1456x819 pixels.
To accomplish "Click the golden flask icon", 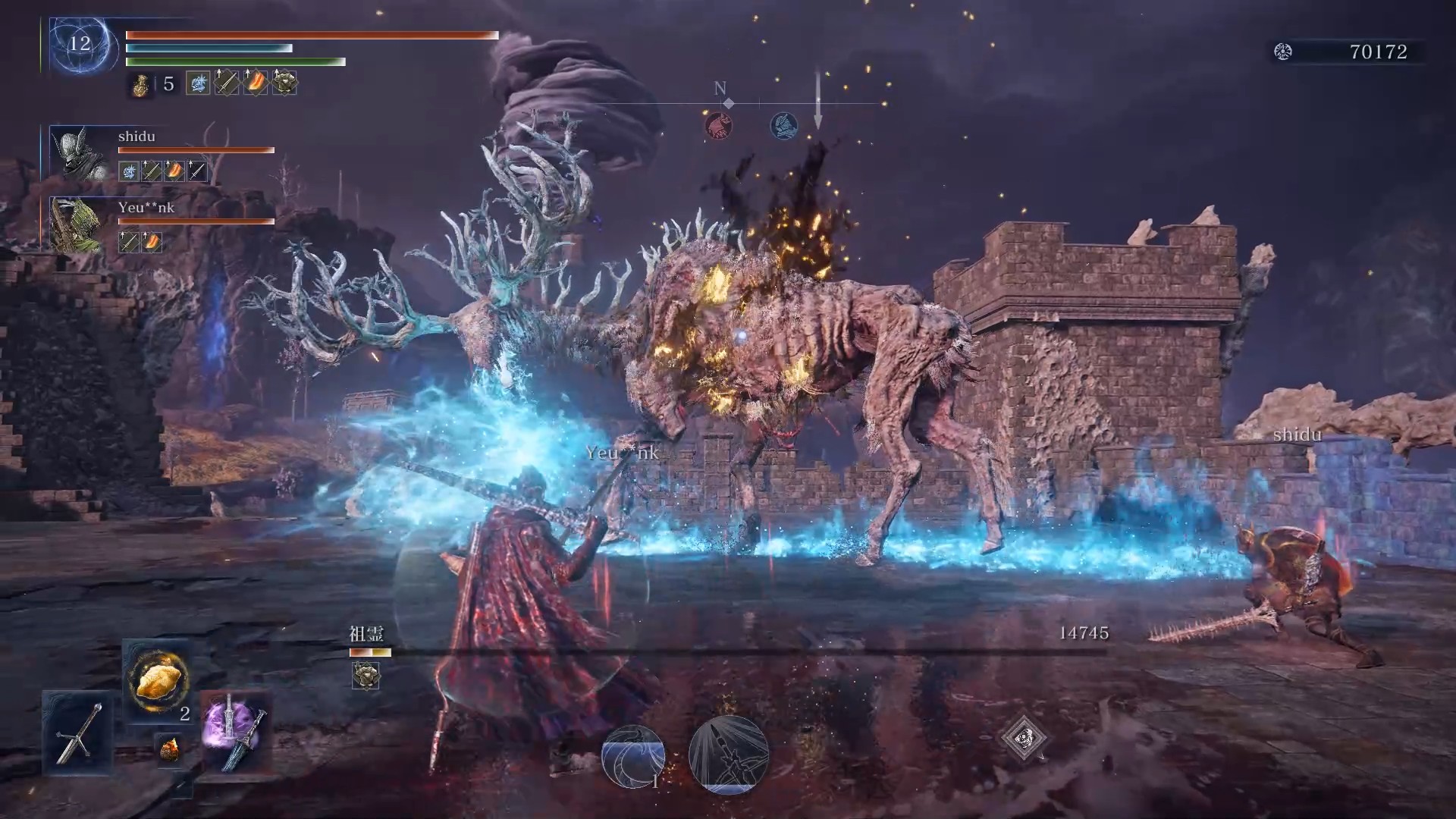I will (140, 83).
